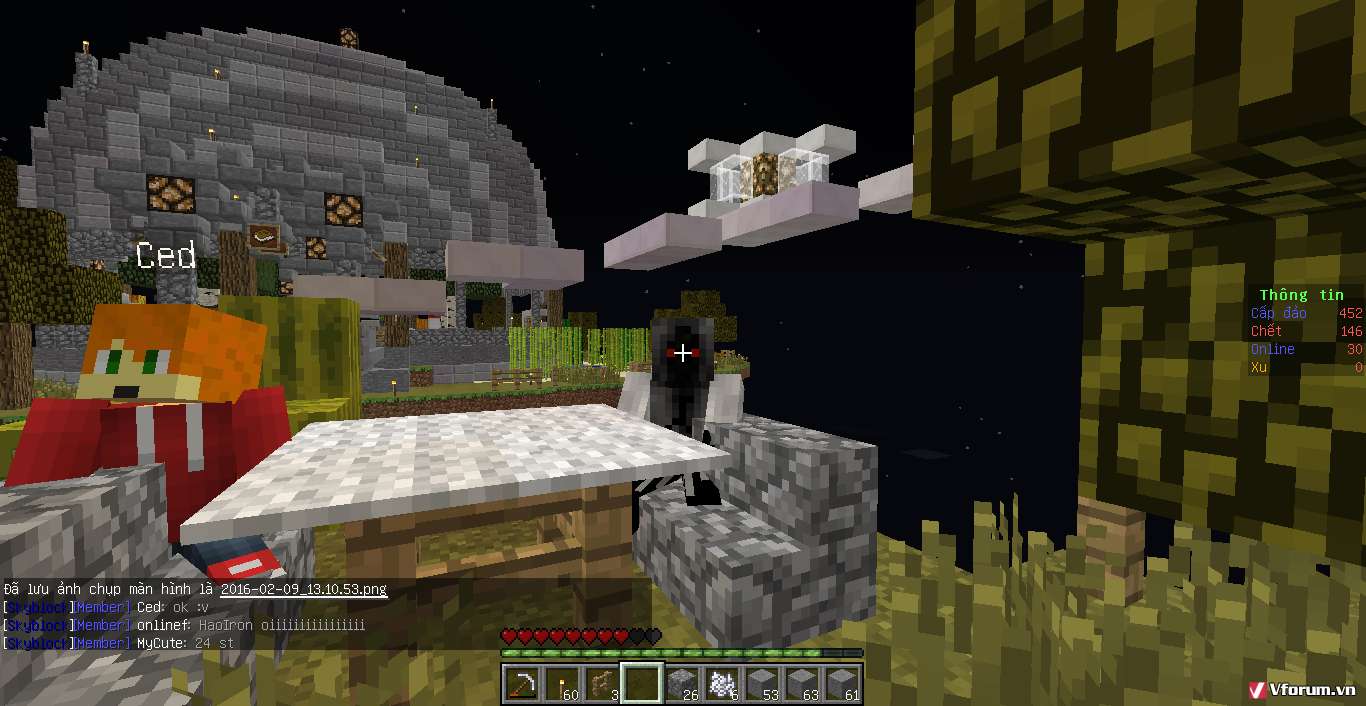Screen dimensions: 1366x706
Task: Select the cobblestone stack of 26
Action: [x=681, y=684]
